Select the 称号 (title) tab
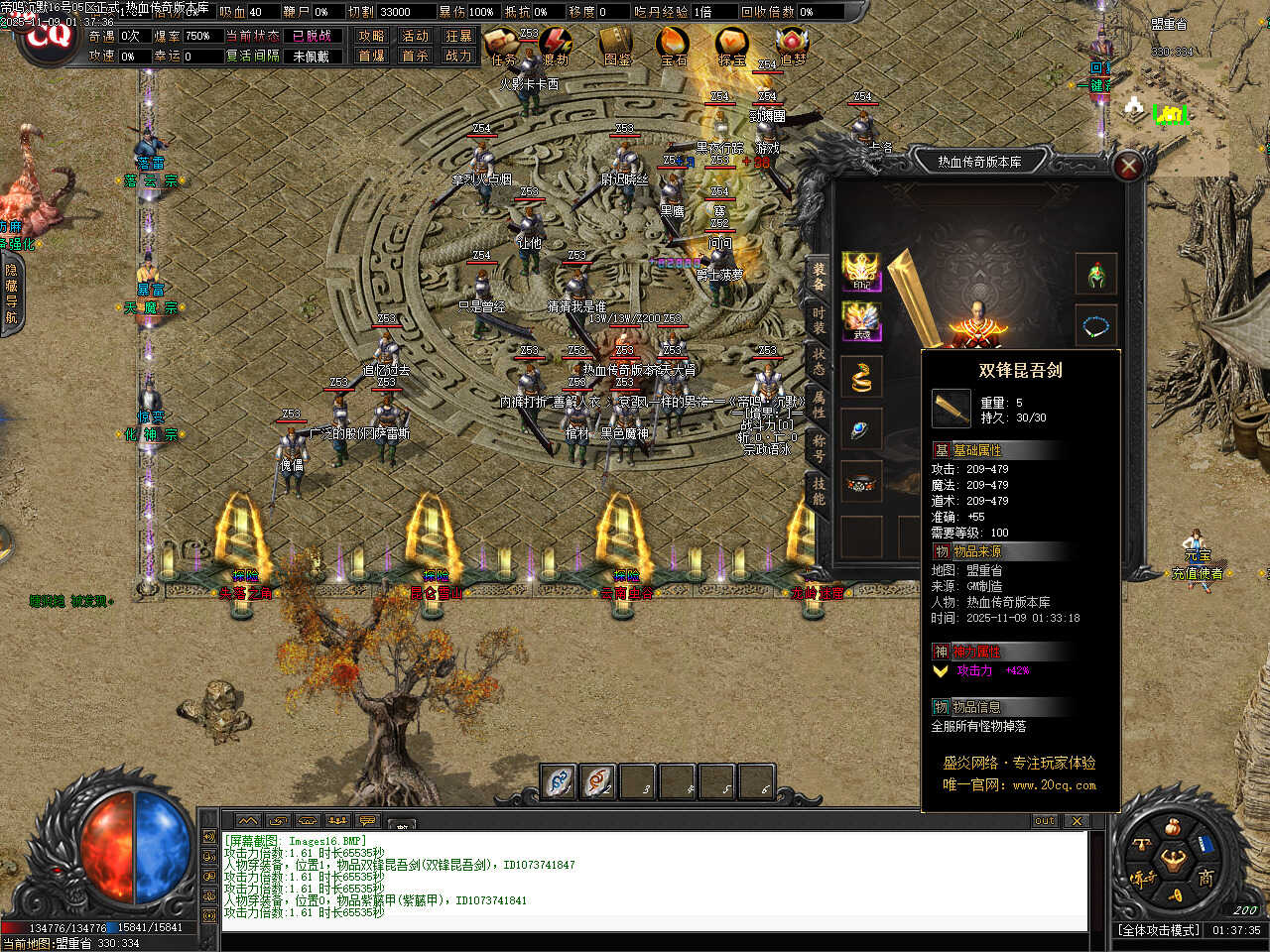1270x952 pixels. click(x=819, y=446)
